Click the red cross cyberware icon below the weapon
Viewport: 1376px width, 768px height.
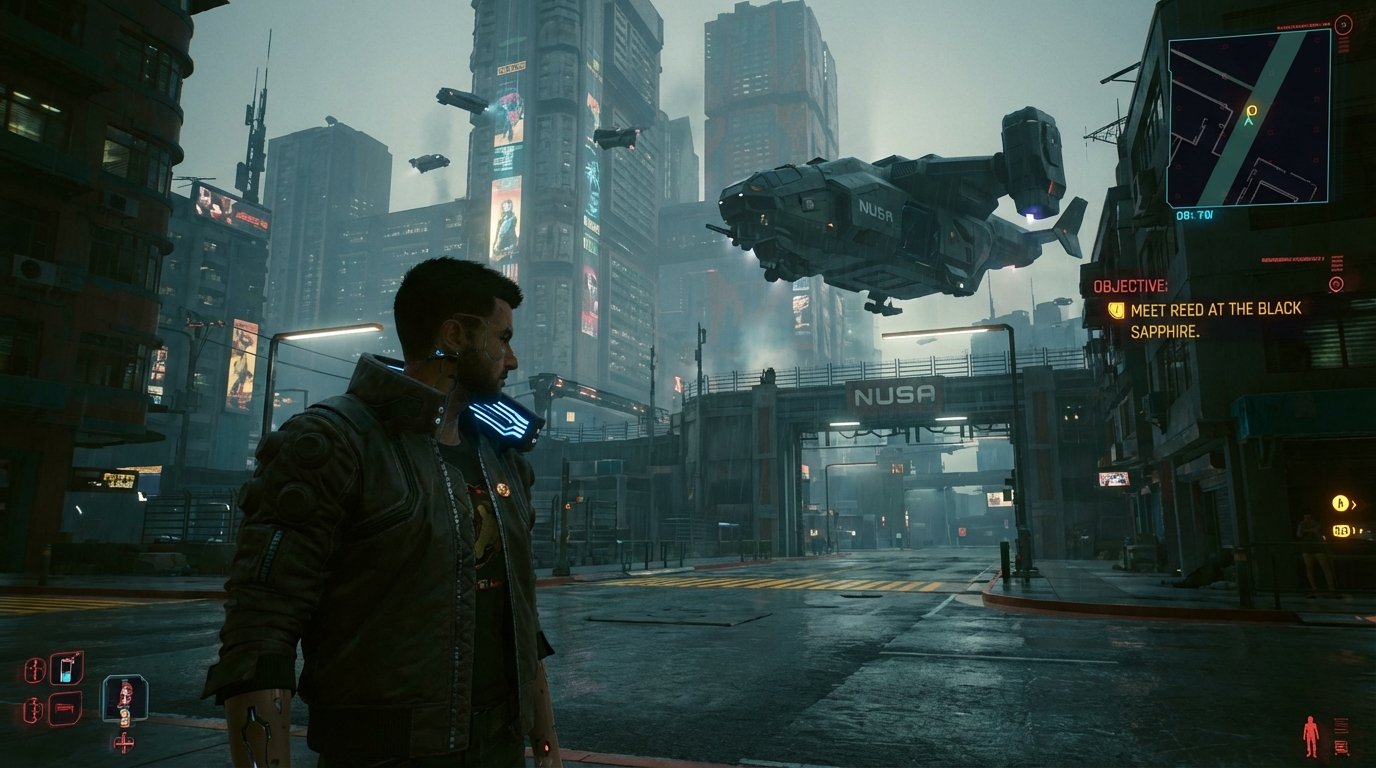pos(124,743)
